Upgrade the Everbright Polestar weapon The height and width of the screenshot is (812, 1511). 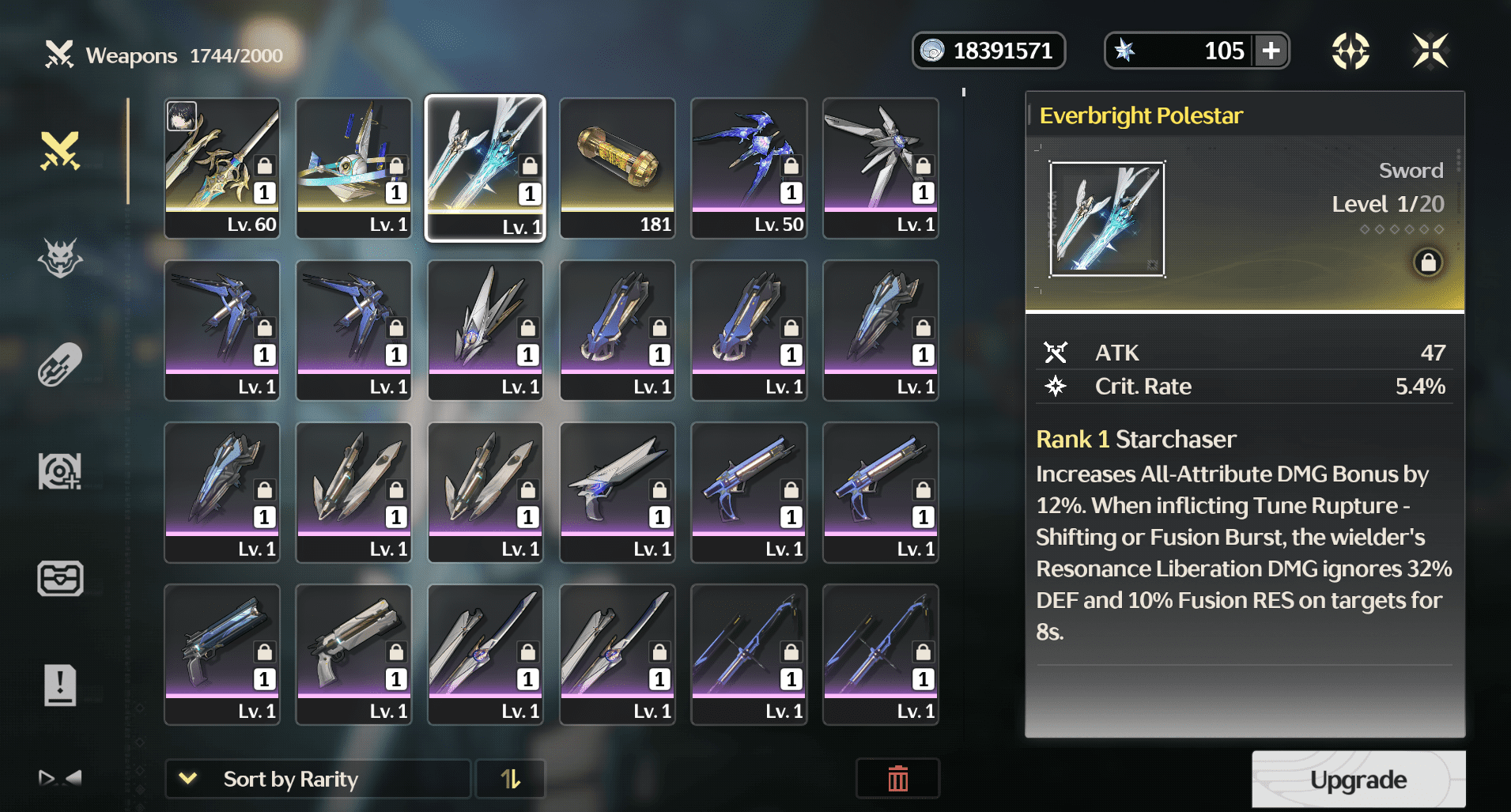tap(1358, 780)
